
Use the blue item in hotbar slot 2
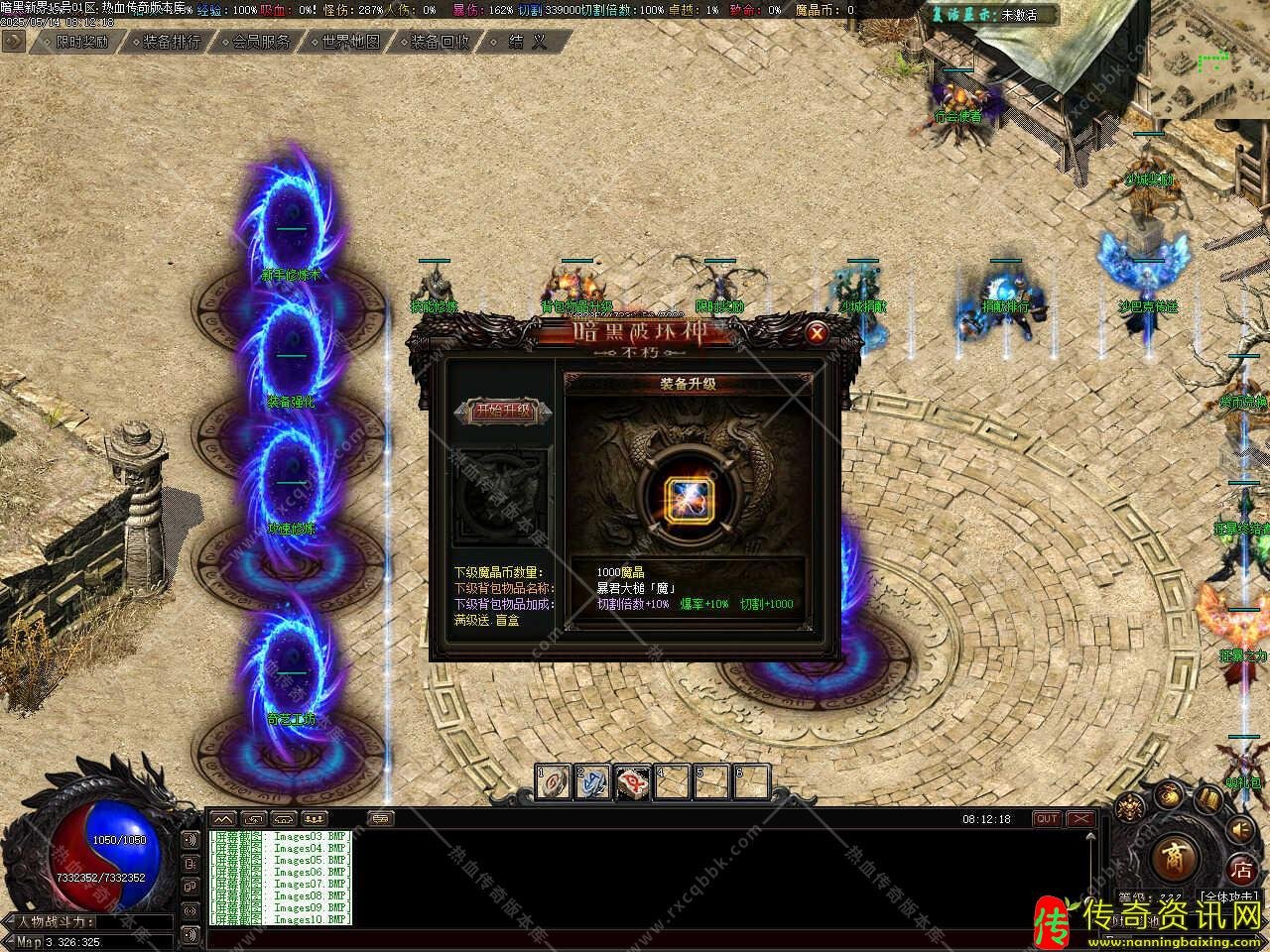coord(593,781)
